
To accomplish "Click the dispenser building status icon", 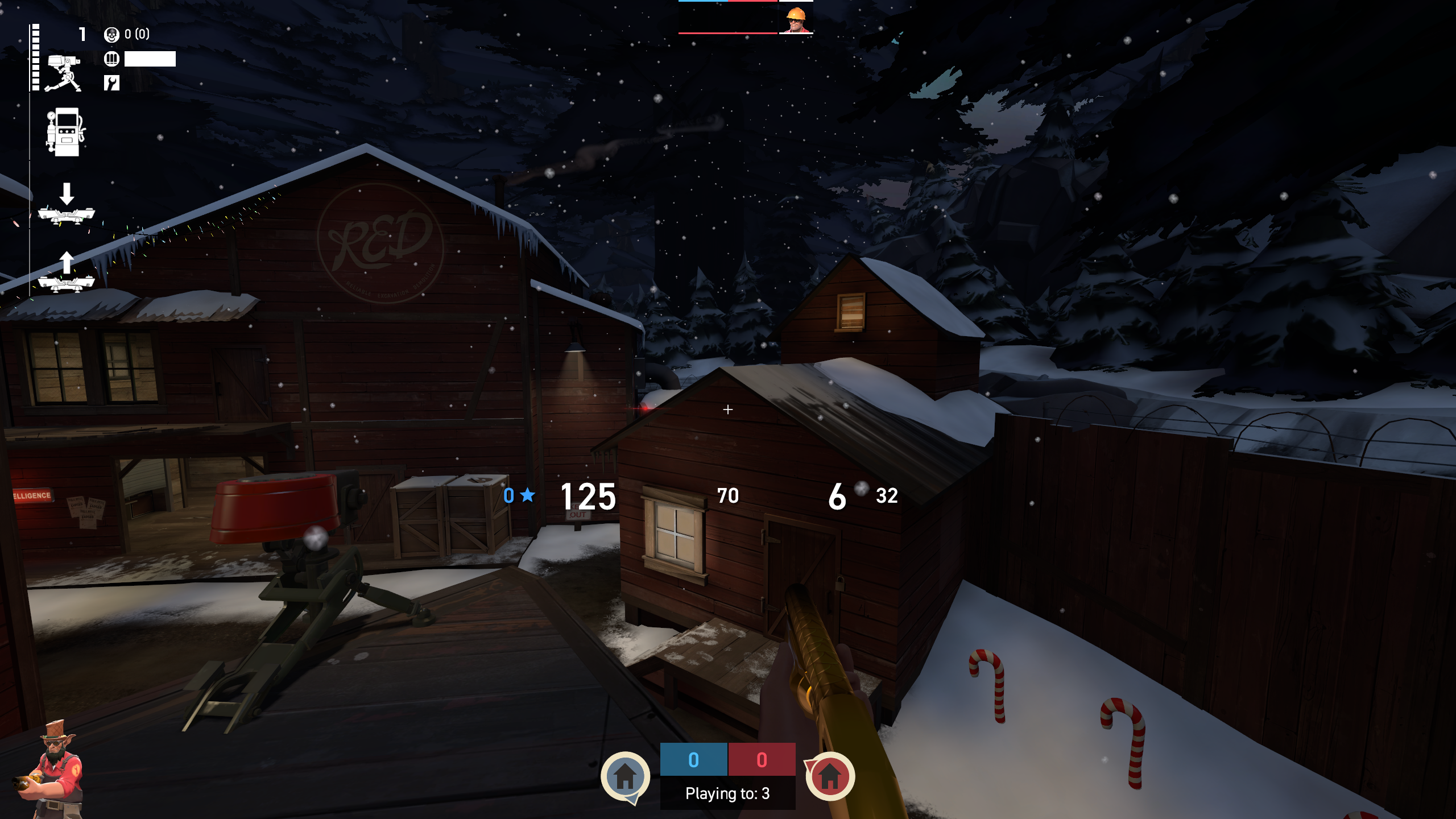I will 65,132.
